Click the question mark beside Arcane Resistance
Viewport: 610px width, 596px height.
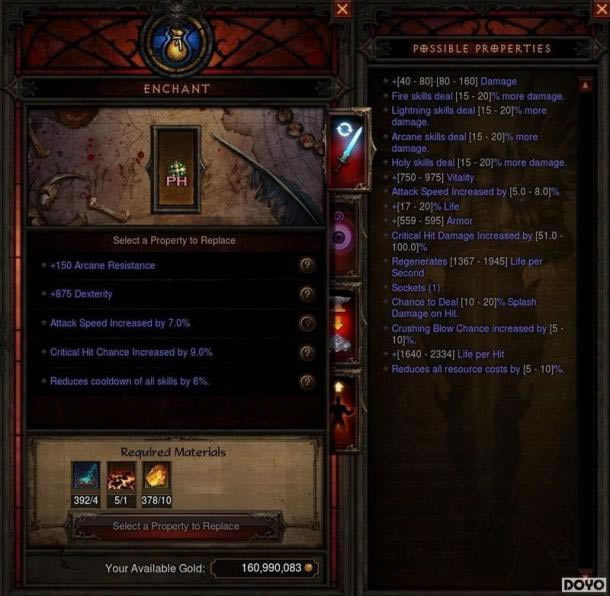pos(307,265)
